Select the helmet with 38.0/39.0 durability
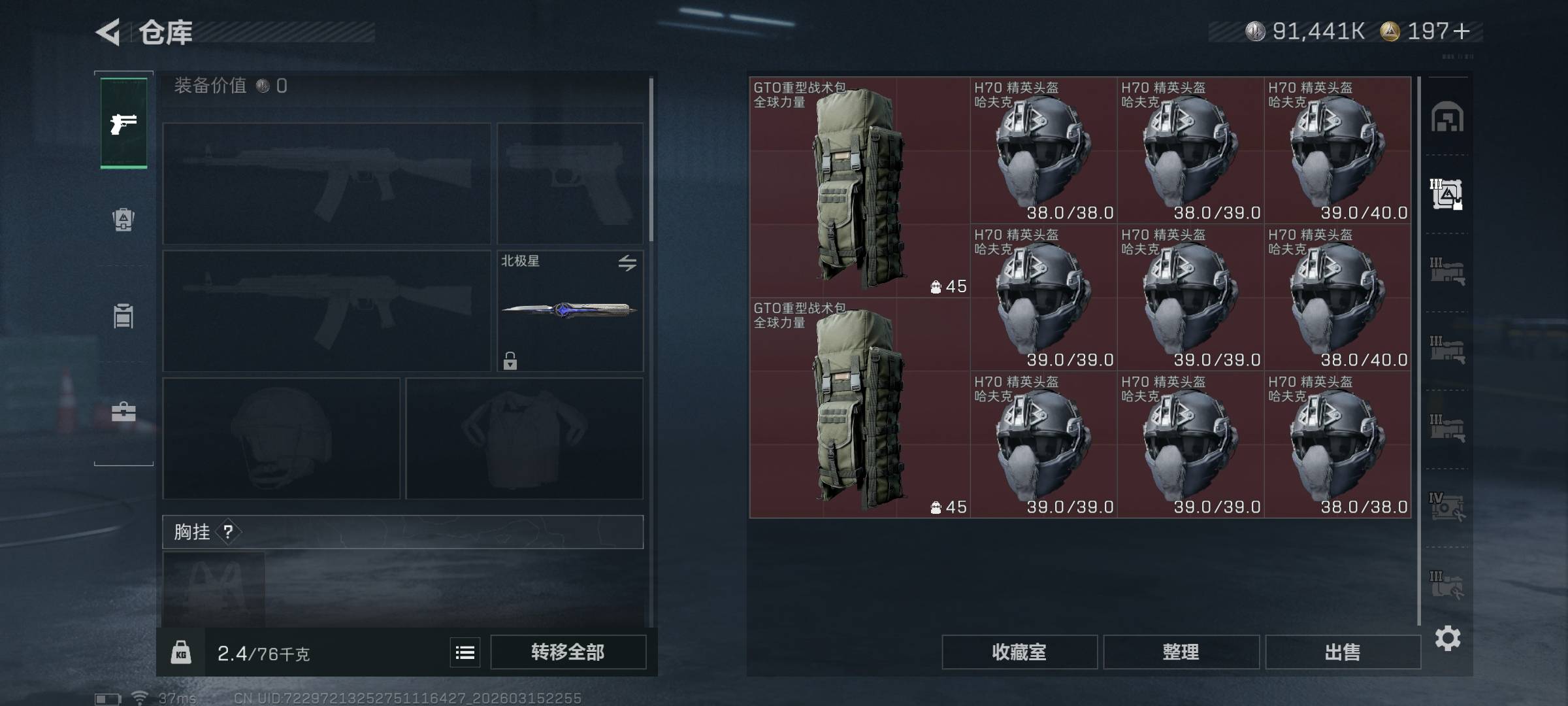The height and width of the screenshot is (706, 1568). [1190, 150]
